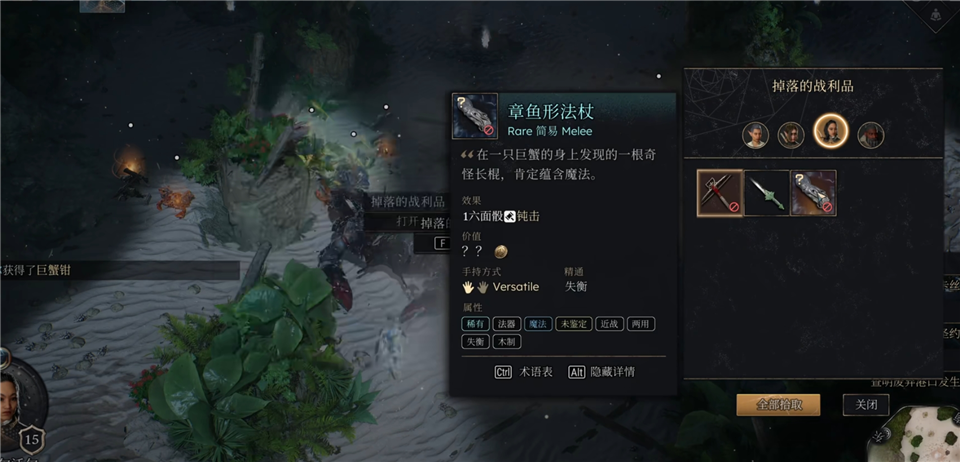Viewport: 960px width, 462px height.
Task: Choose the grey-haired elf party portrait
Action: pos(756,133)
